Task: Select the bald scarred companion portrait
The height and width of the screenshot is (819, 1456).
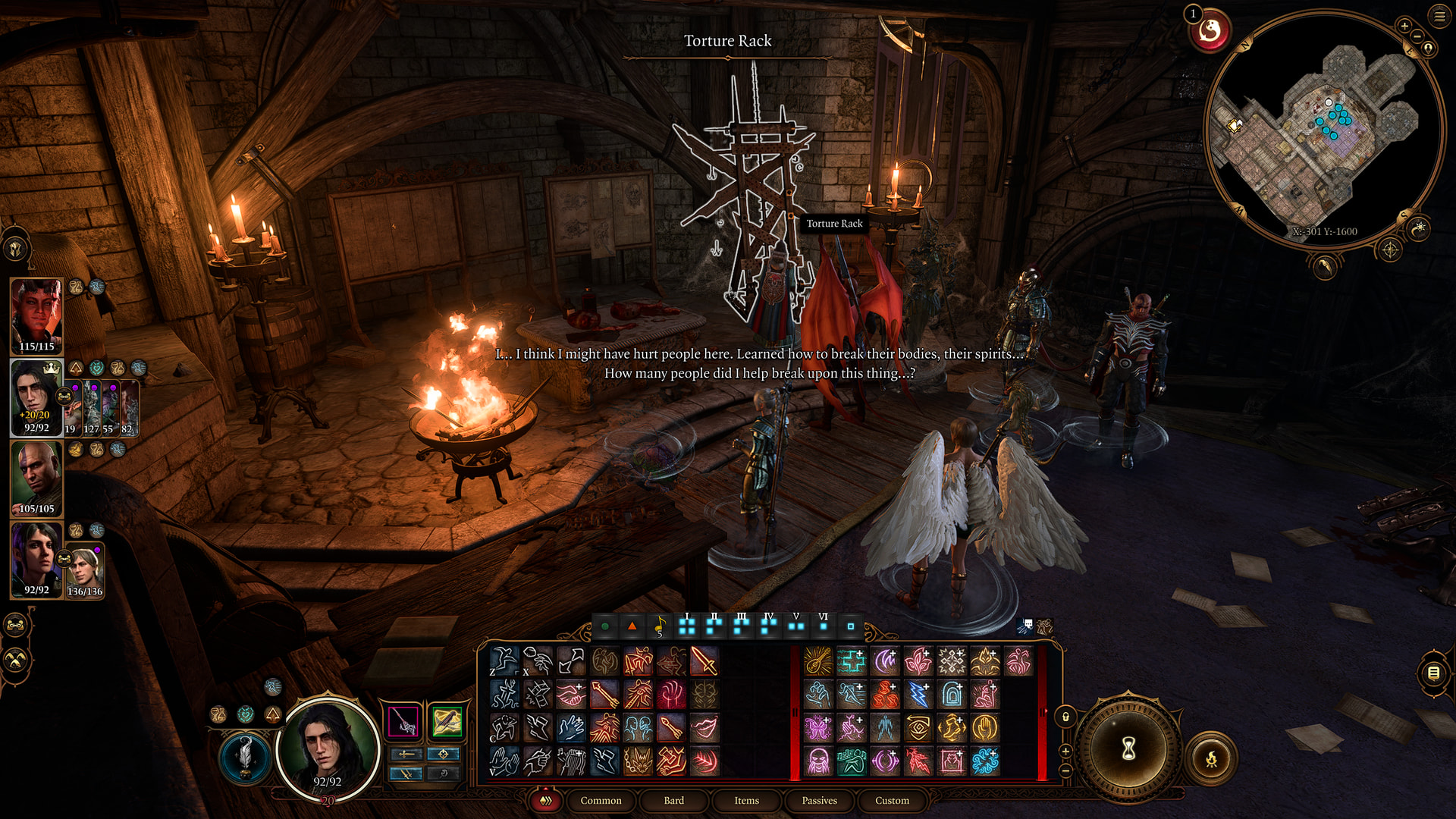Action: click(x=36, y=478)
